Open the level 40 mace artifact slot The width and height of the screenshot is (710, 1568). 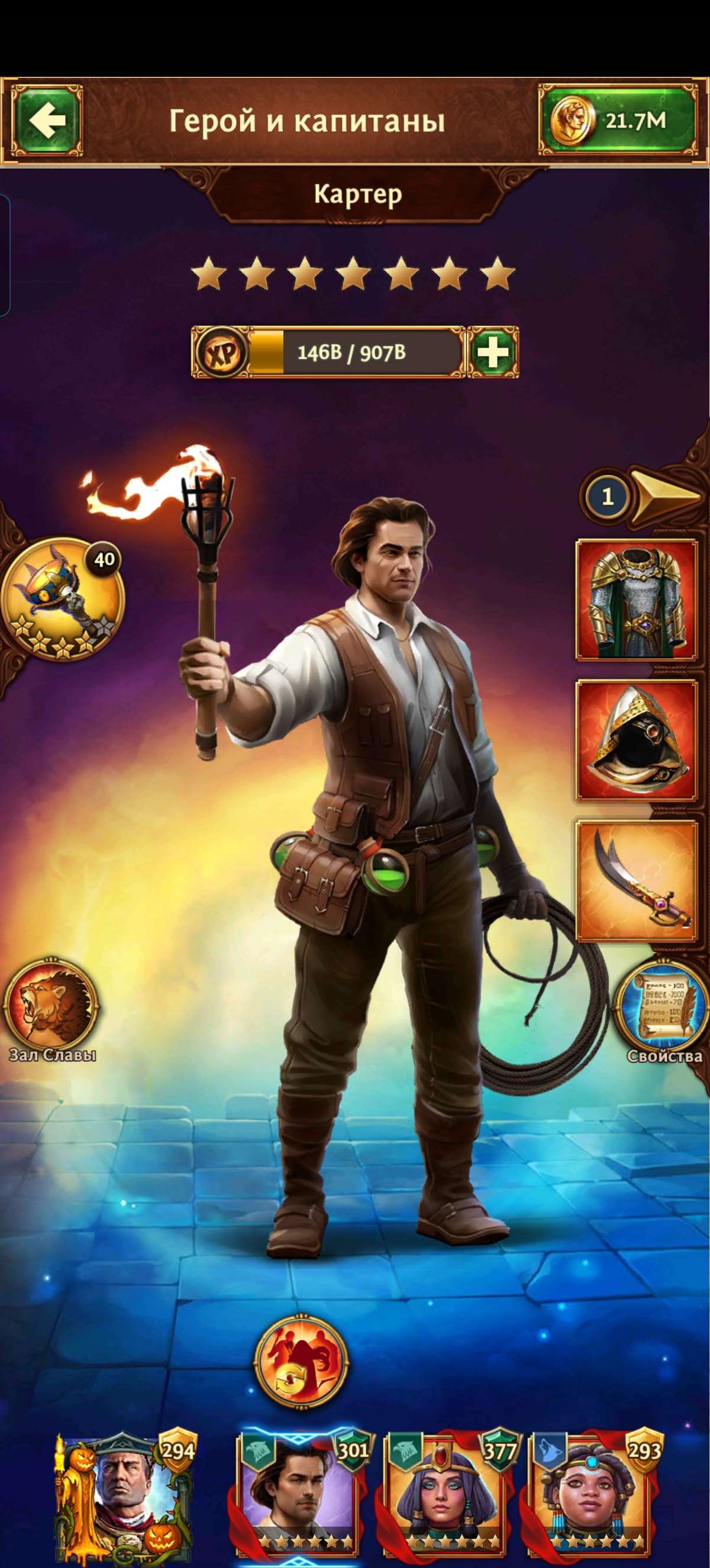62,598
